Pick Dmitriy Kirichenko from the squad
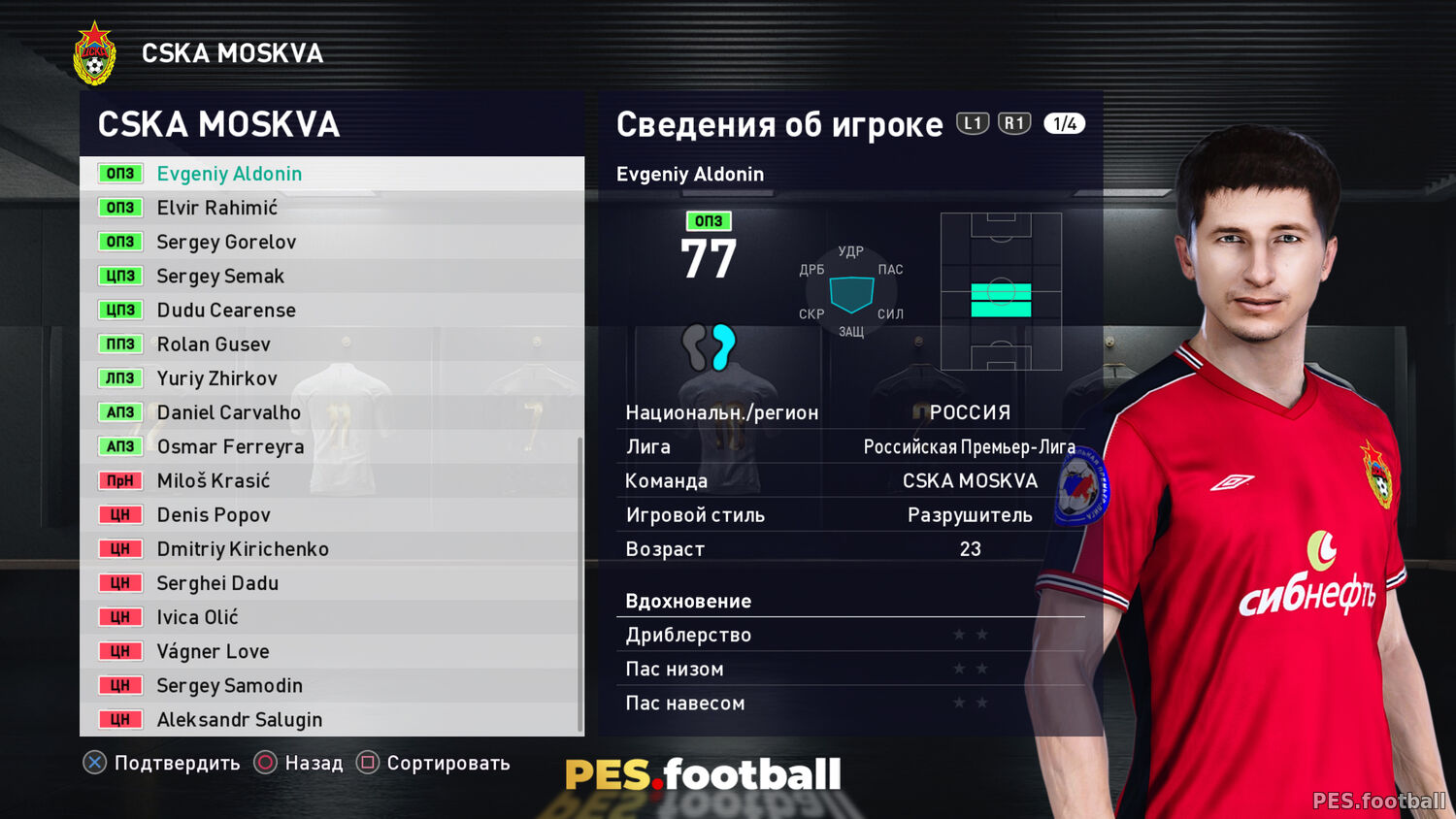The image size is (1456, 819). pos(243,549)
